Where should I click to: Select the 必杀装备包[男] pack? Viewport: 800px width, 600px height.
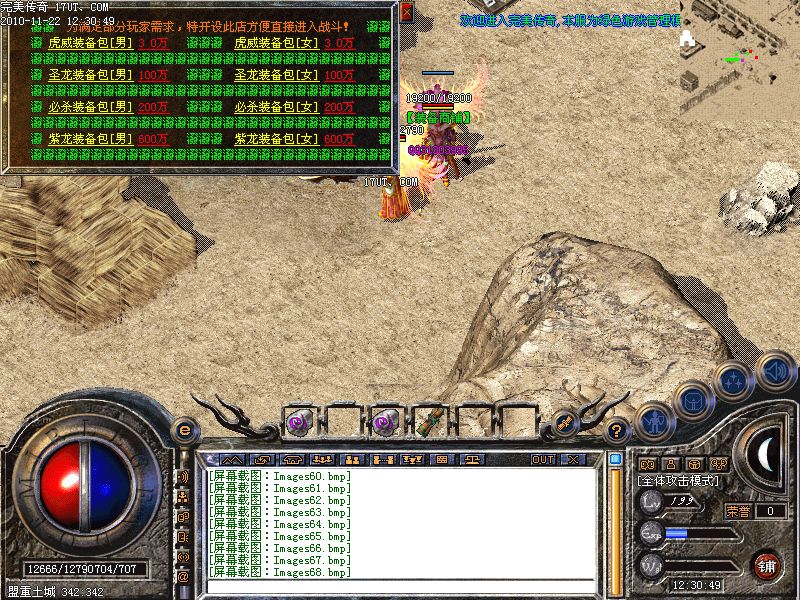point(90,107)
